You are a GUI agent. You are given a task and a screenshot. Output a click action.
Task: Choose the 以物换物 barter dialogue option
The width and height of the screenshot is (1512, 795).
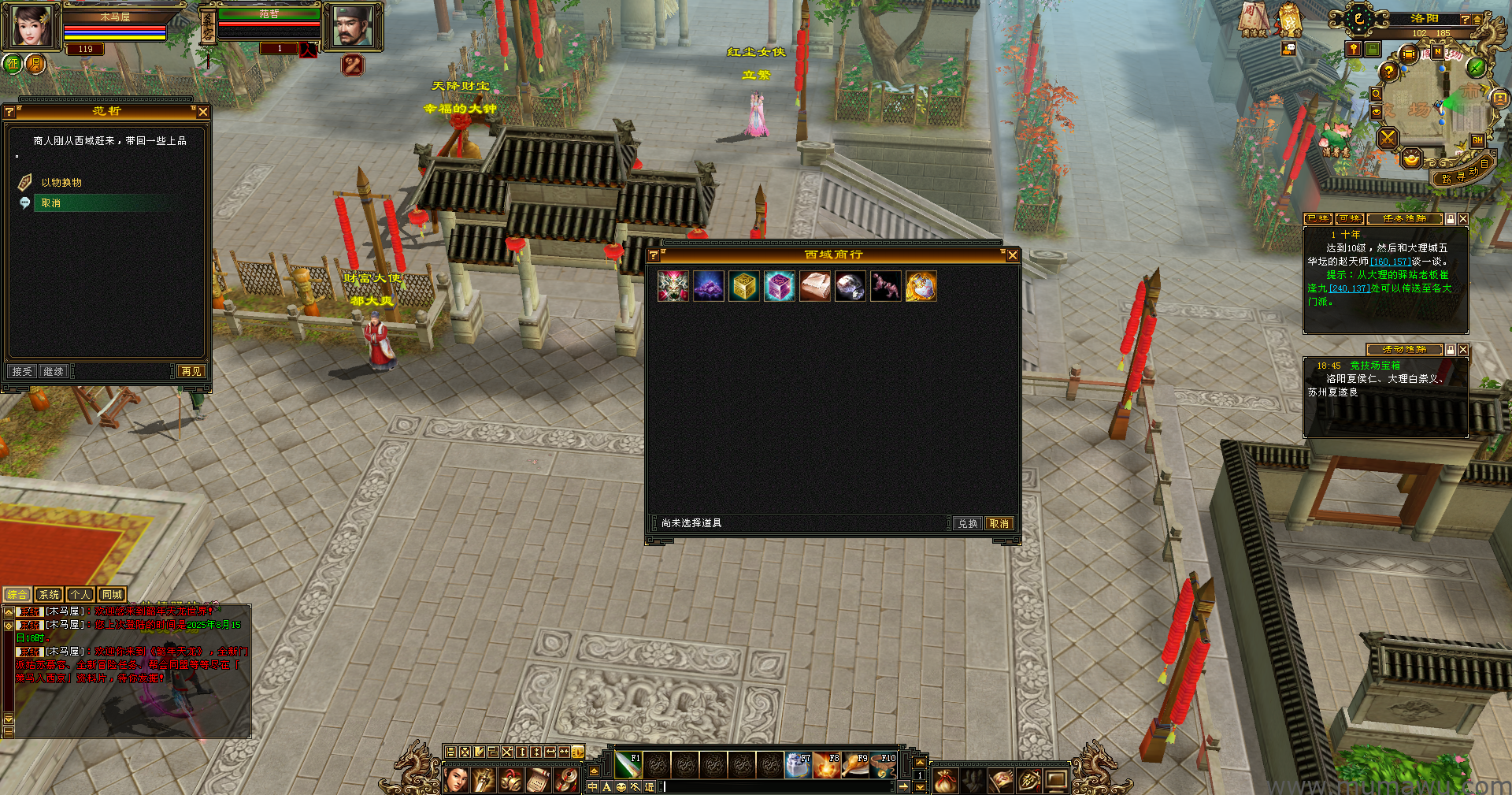tap(61, 183)
